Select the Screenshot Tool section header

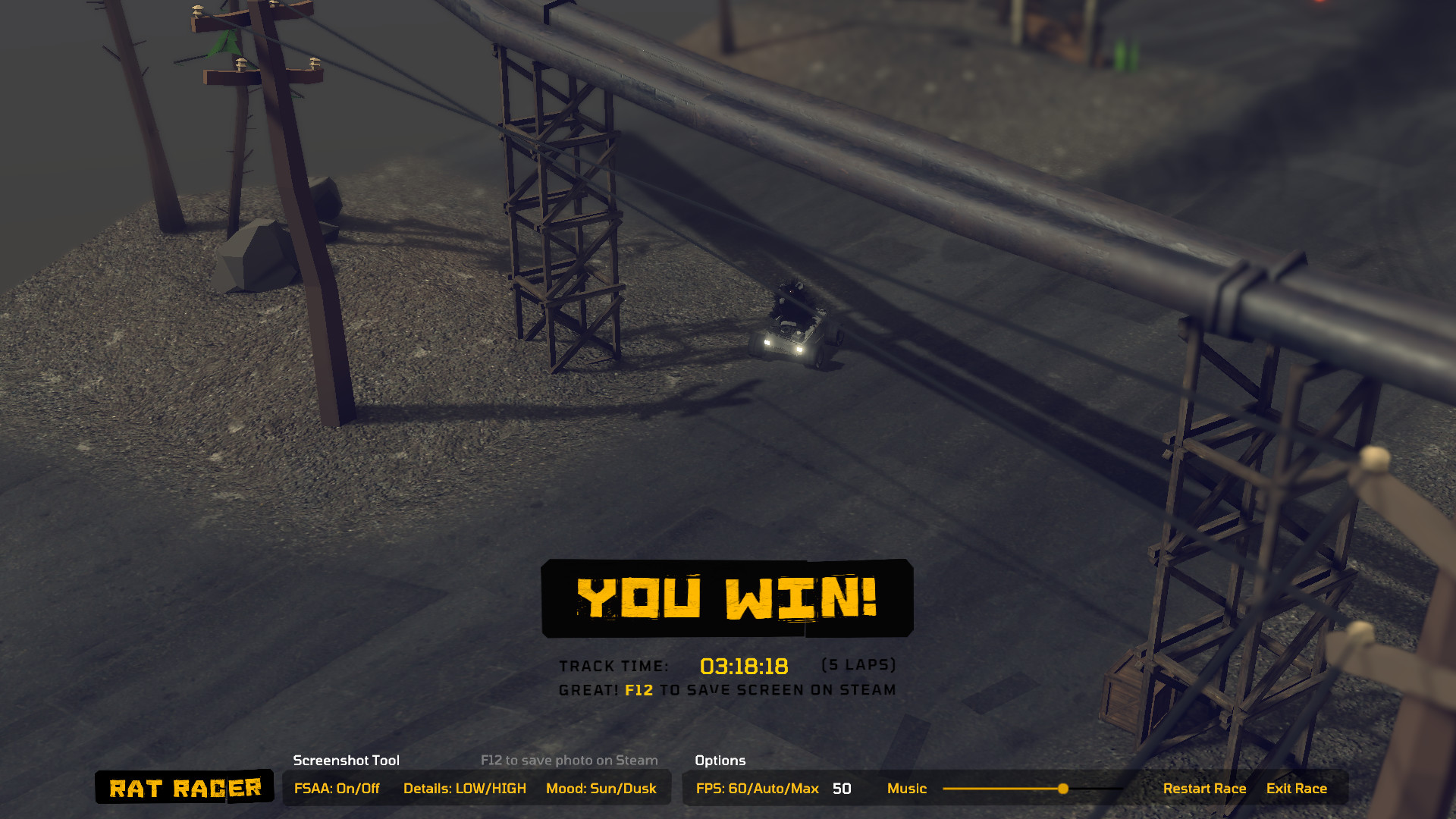pyautogui.click(x=346, y=761)
